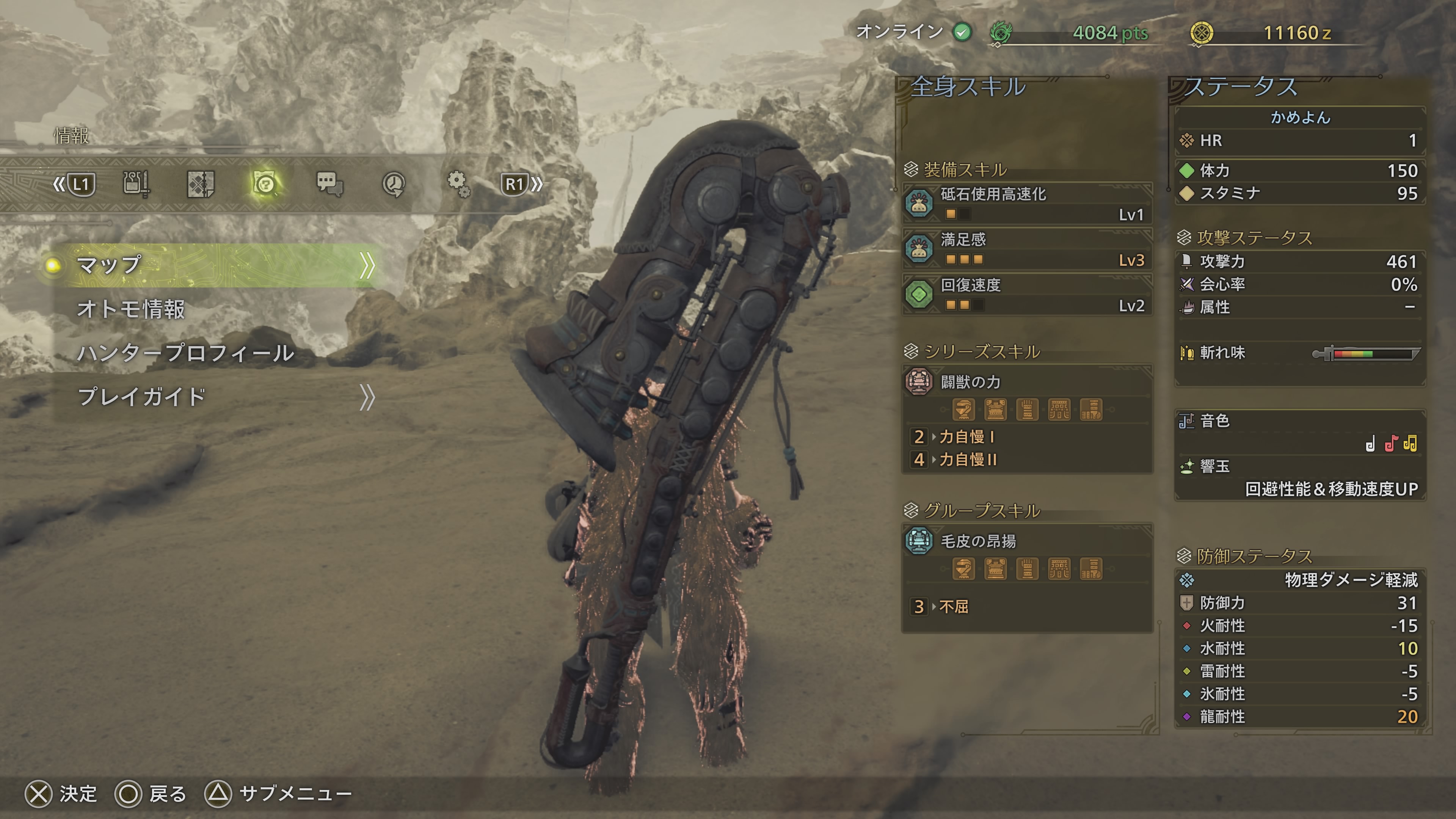Switch to the clock with arrow tab
Screen dimensions: 1456x819
[x=394, y=184]
